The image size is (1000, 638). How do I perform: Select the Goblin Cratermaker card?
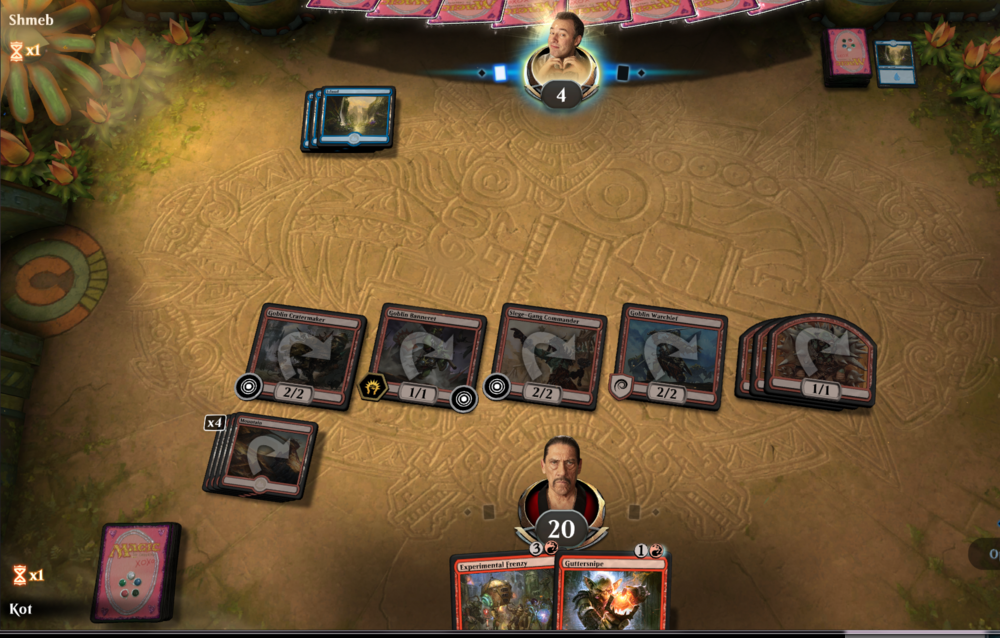pyautogui.click(x=303, y=355)
